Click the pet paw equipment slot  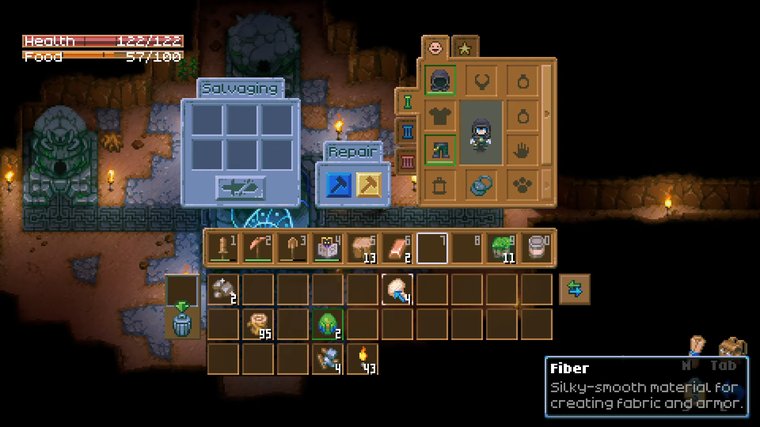(x=522, y=185)
